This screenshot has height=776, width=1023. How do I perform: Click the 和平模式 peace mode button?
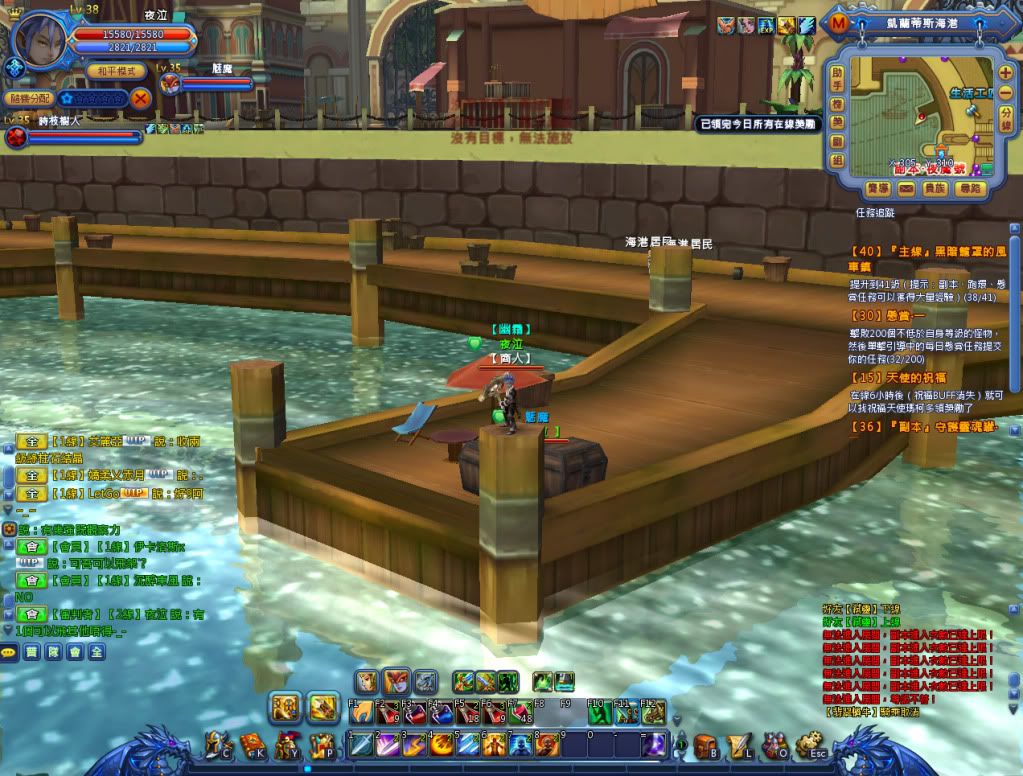click(x=116, y=70)
